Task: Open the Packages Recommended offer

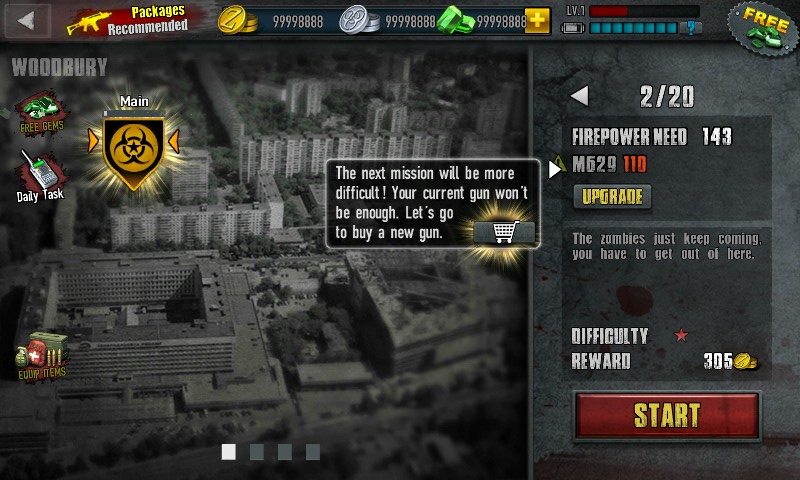Action: [x=128, y=19]
